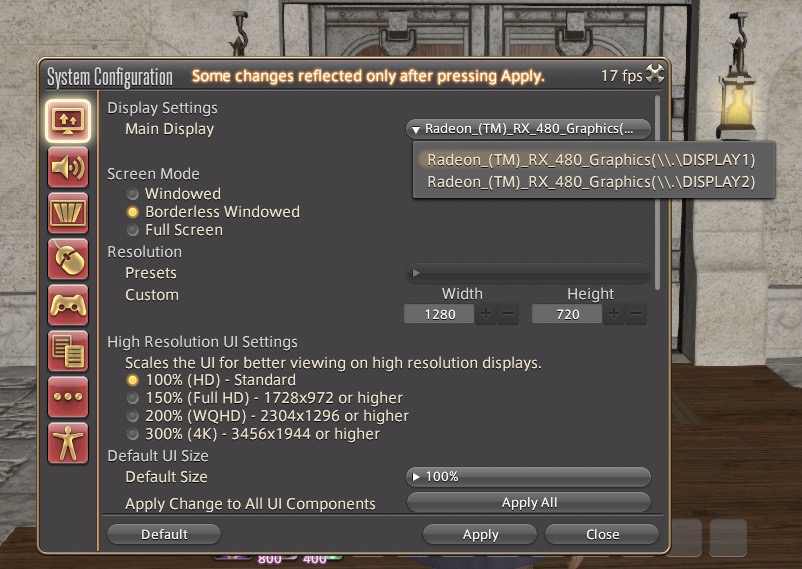The width and height of the screenshot is (802, 569).
Task: Switch to the Sound Settings speaker tab
Action: pyautogui.click(x=68, y=167)
